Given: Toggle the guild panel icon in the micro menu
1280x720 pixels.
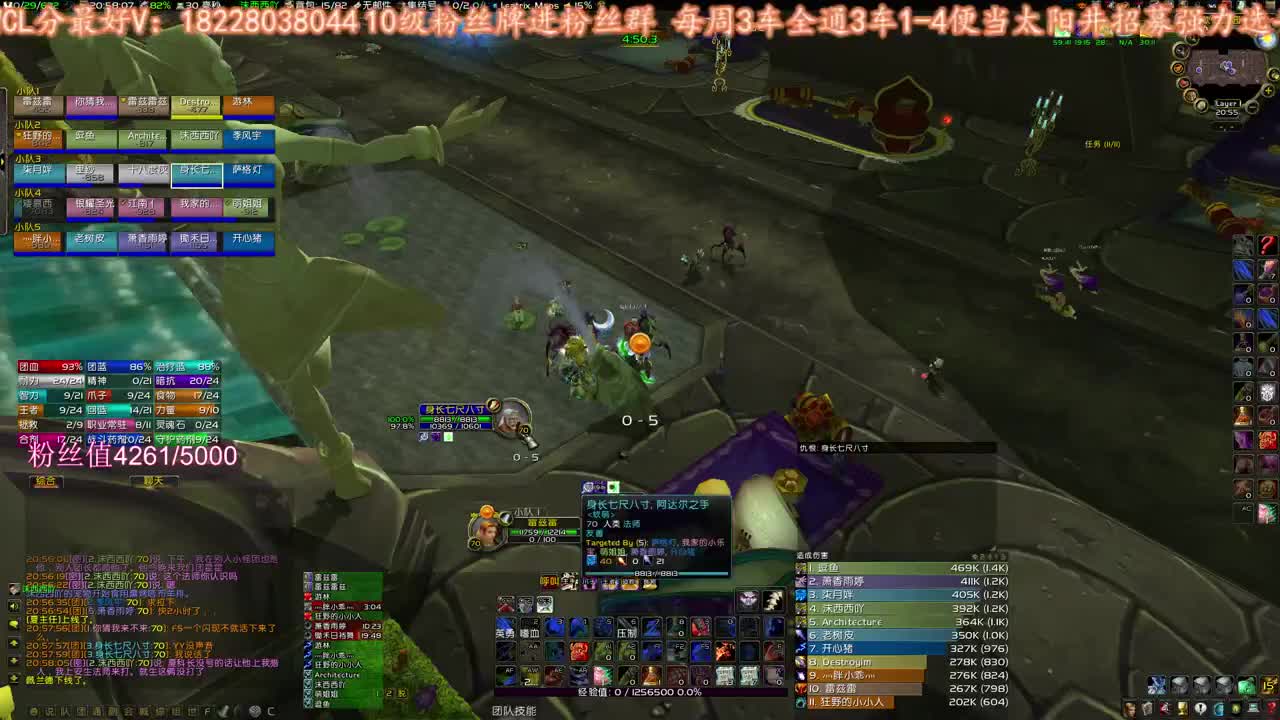Looking at the screenshot, I should (1236, 708).
